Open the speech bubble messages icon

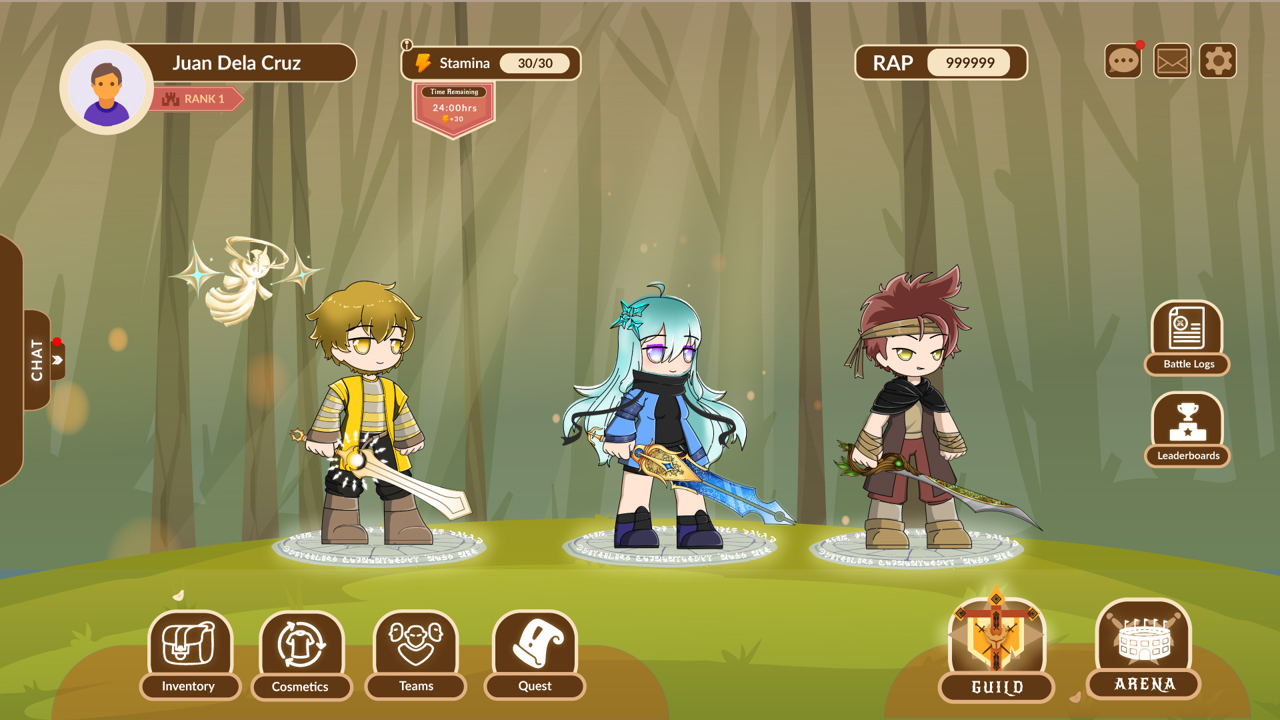[1123, 61]
